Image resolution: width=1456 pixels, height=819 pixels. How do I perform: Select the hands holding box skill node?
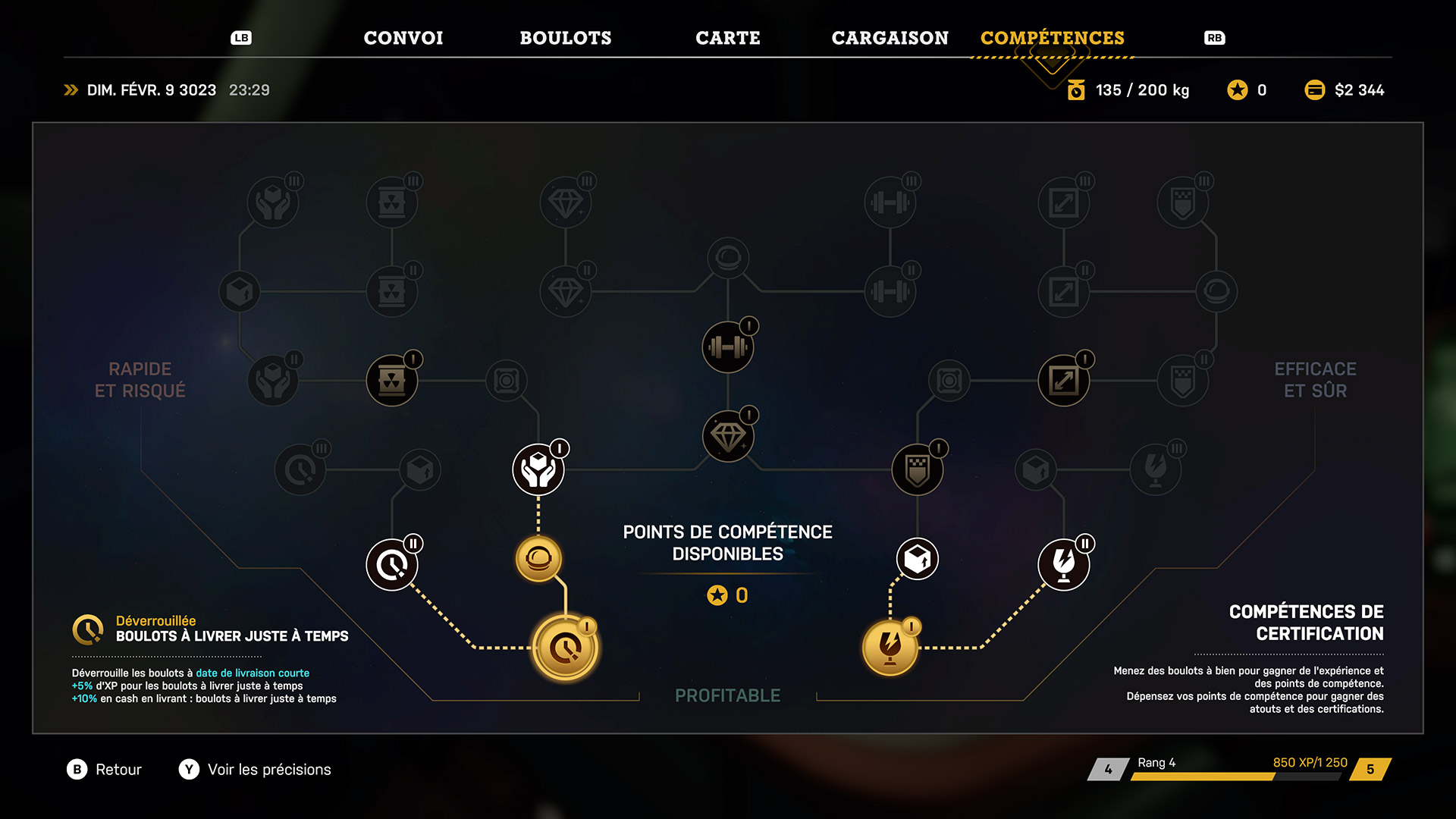click(x=538, y=470)
